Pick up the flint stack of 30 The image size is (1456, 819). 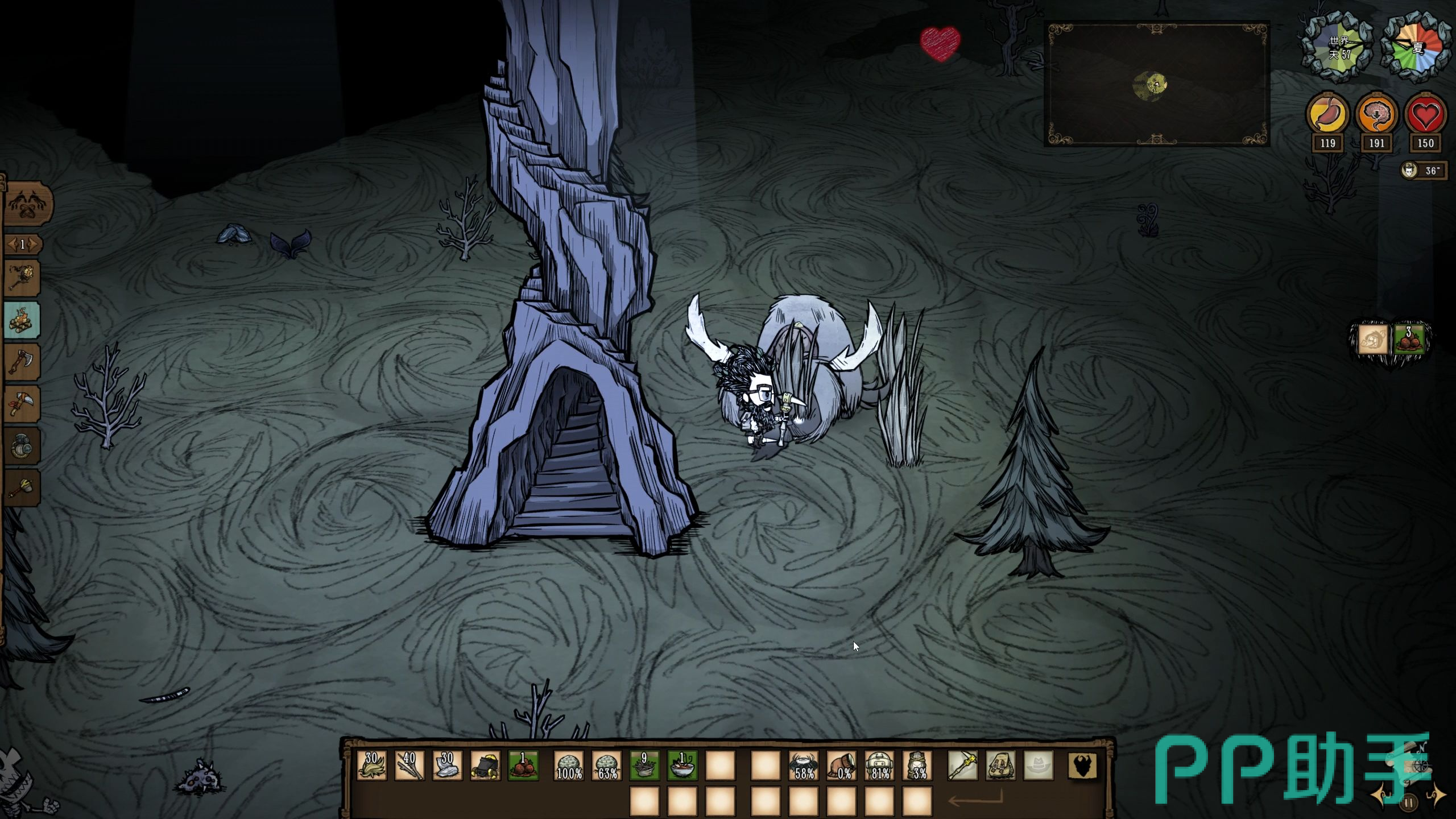(x=447, y=765)
